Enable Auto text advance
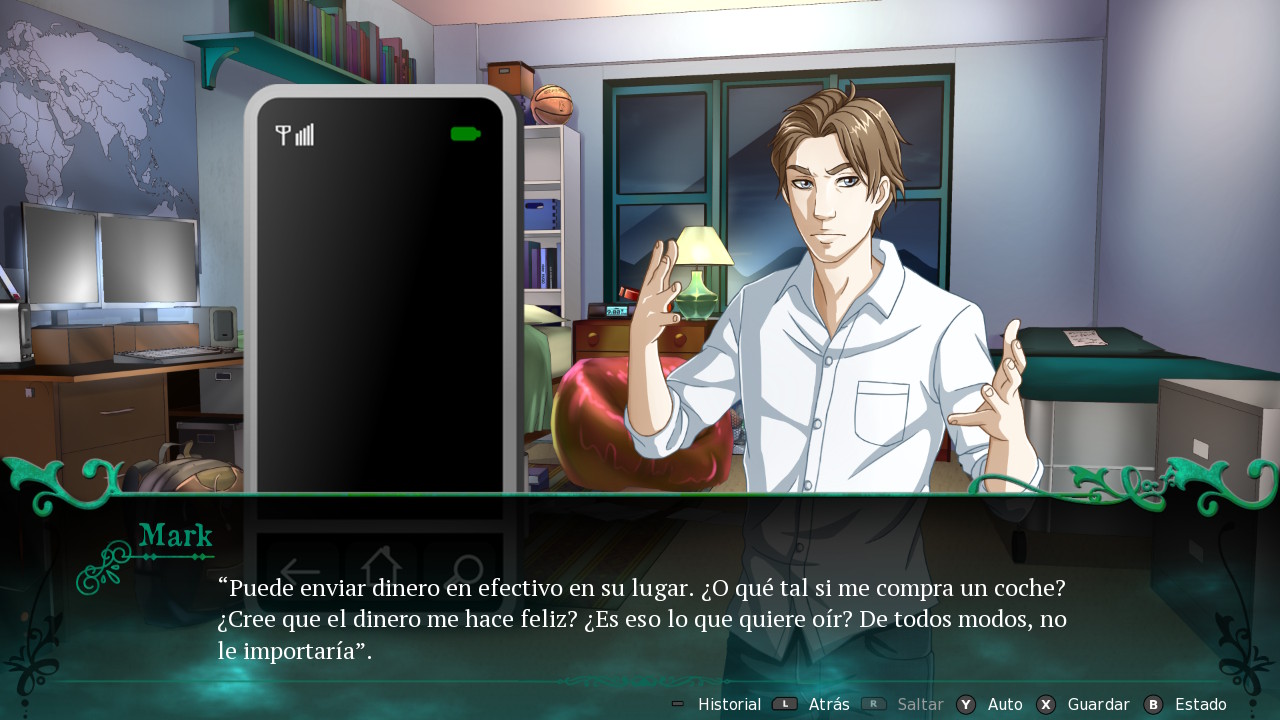 click(x=1004, y=705)
